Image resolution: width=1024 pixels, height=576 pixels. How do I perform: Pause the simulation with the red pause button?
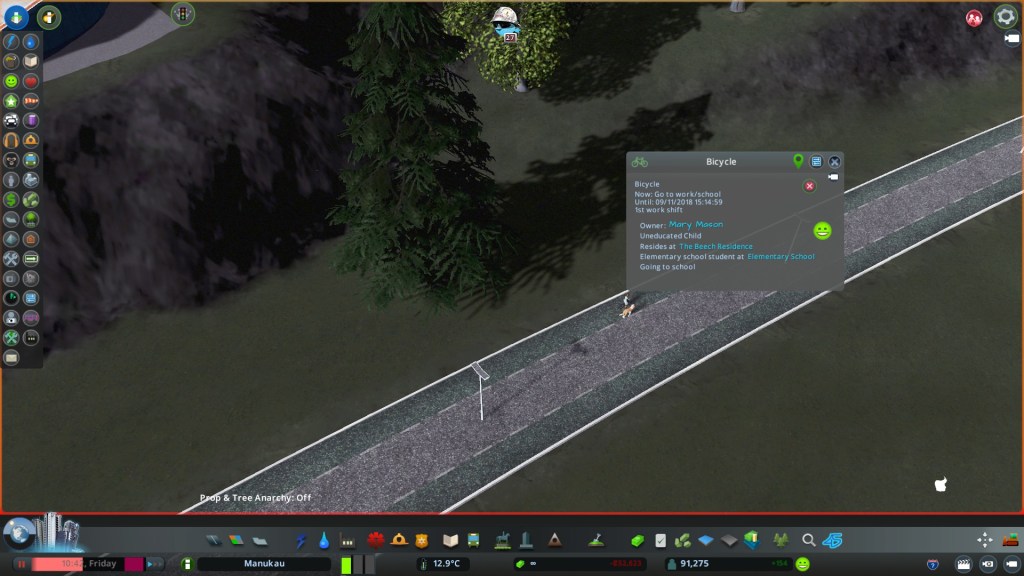[x=21, y=564]
